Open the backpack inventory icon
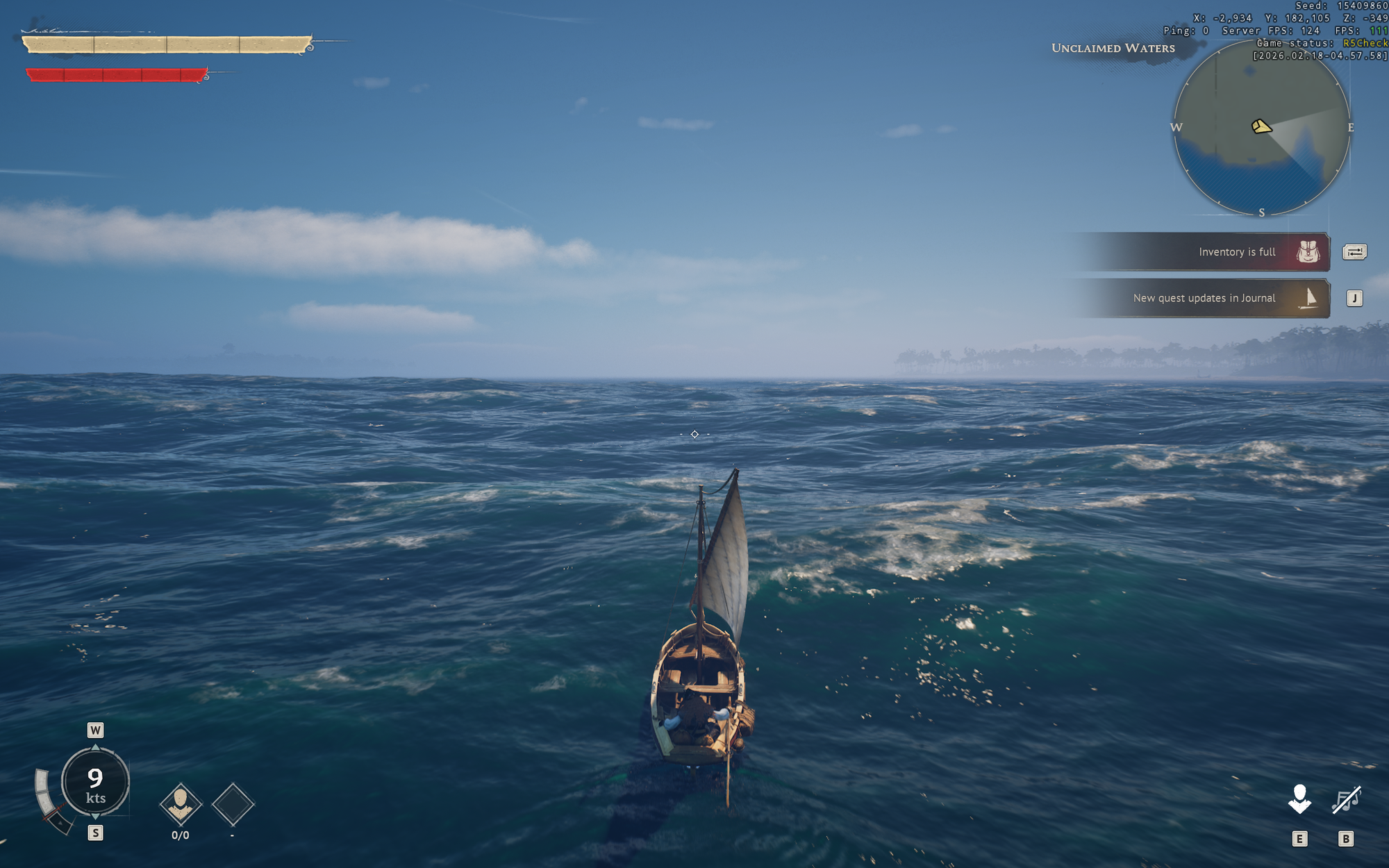1389x868 pixels. pos(1308,252)
